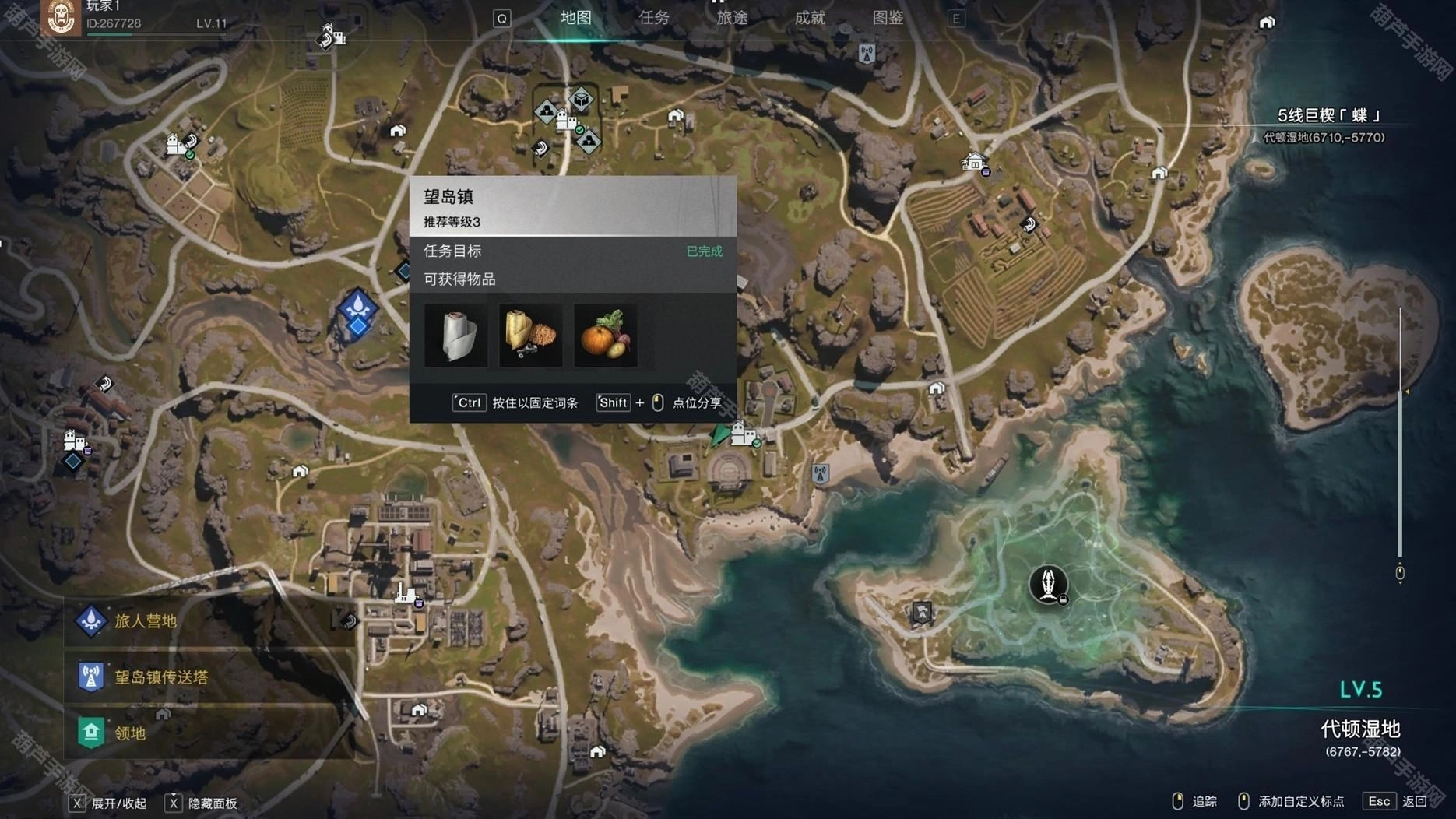This screenshot has width=1456, height=819.
Task: Click the 5线巨楔「蝶」 location label
Action: pyautogui.click(x=1328, y=116)
